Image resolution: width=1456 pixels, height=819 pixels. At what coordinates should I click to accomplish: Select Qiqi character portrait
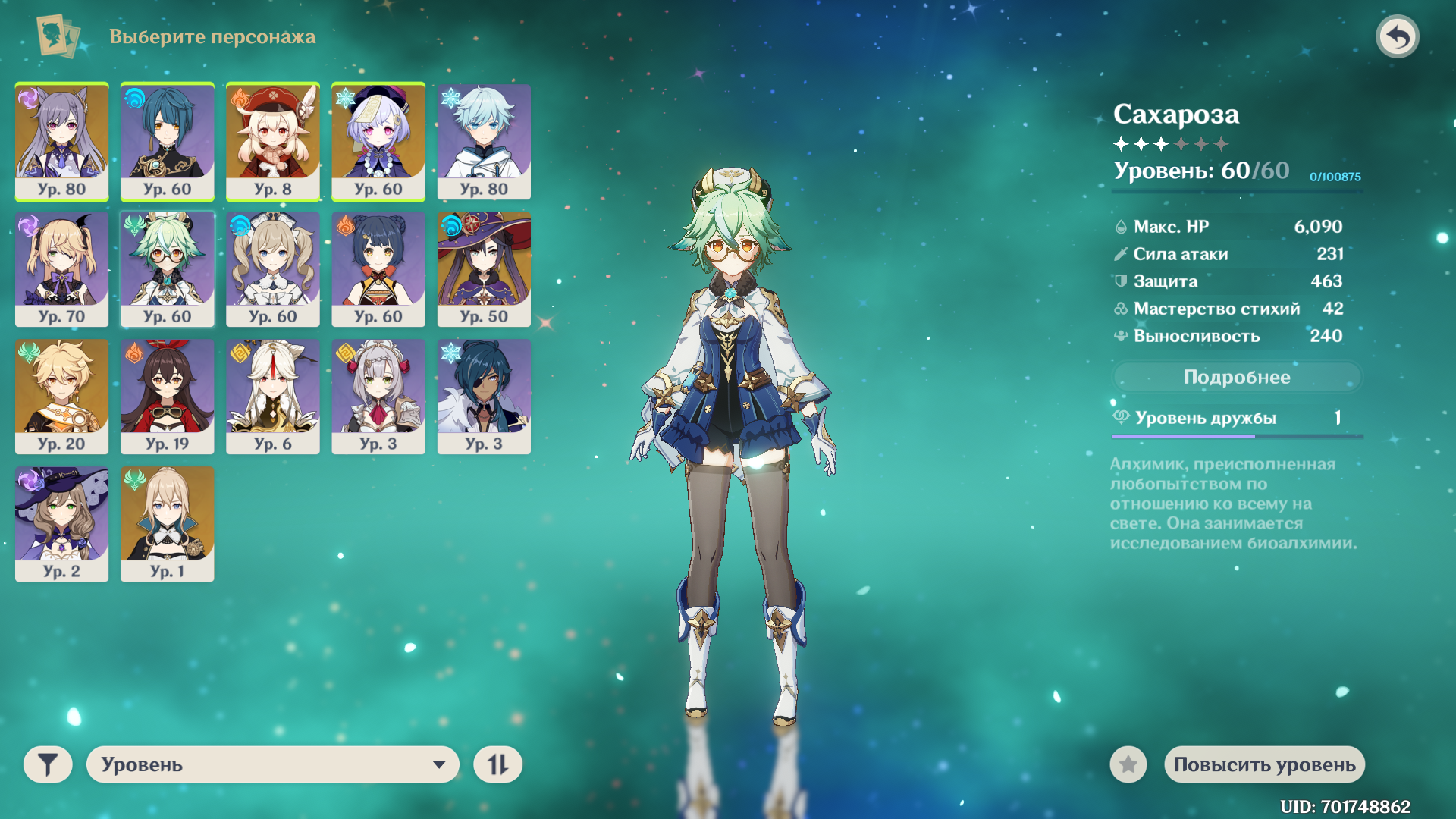[378, 141]
